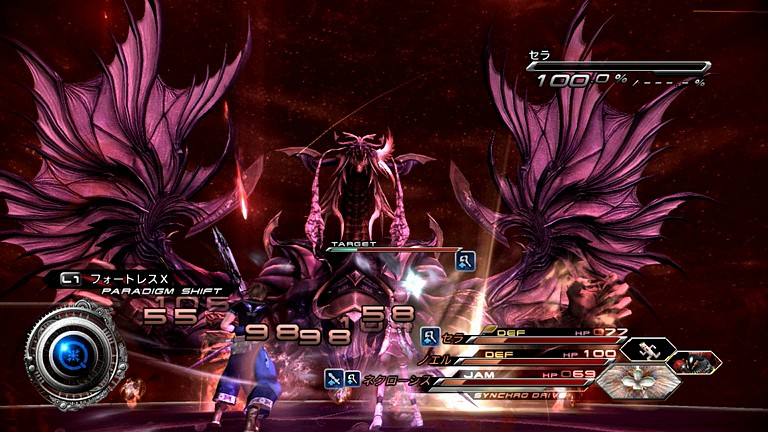Activate the Synchro Drive gauge
This screenshot has height=432, width=768.
click(512, 394)
